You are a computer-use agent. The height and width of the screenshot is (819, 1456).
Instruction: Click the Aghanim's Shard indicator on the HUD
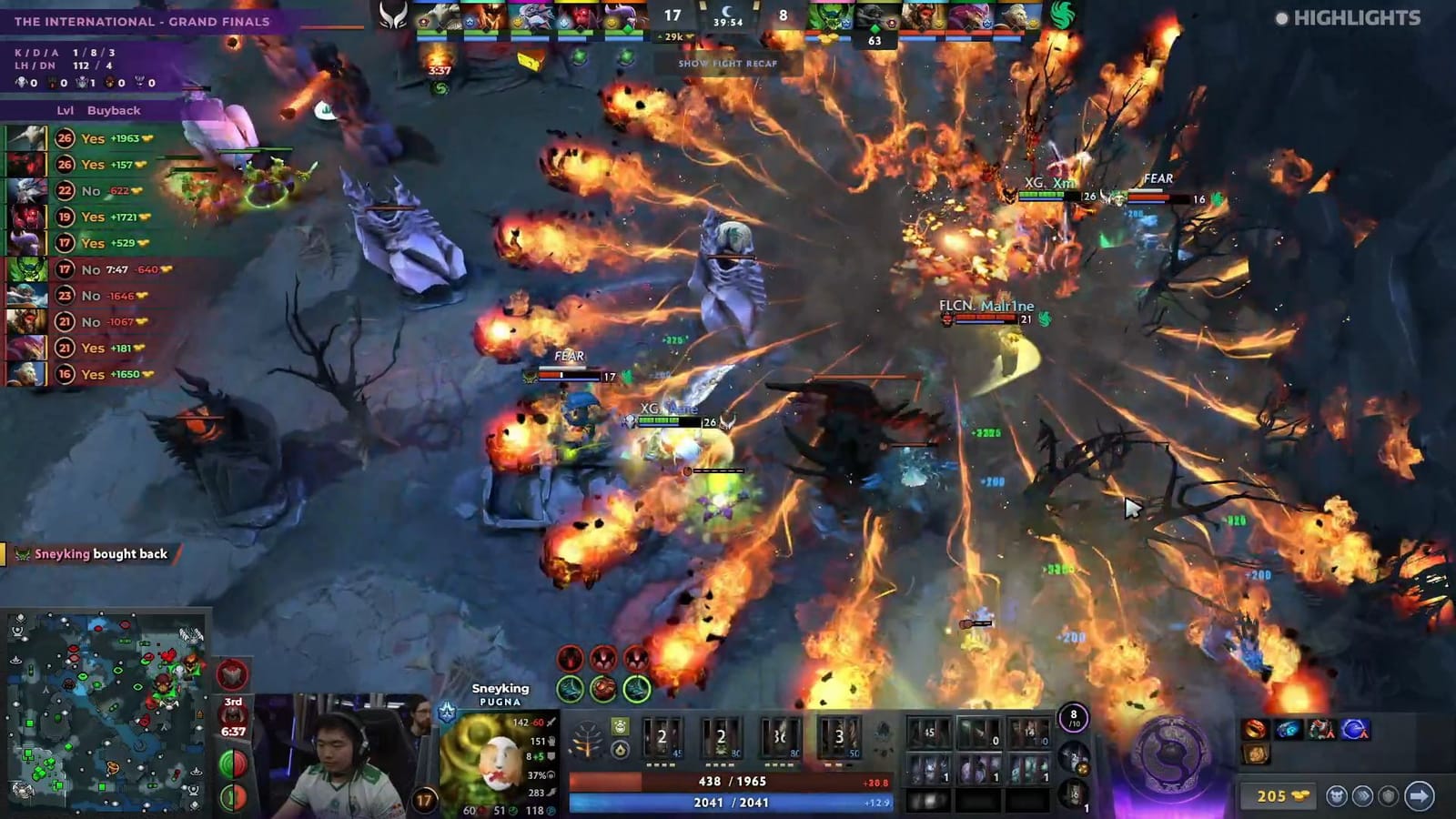point(620,750)
